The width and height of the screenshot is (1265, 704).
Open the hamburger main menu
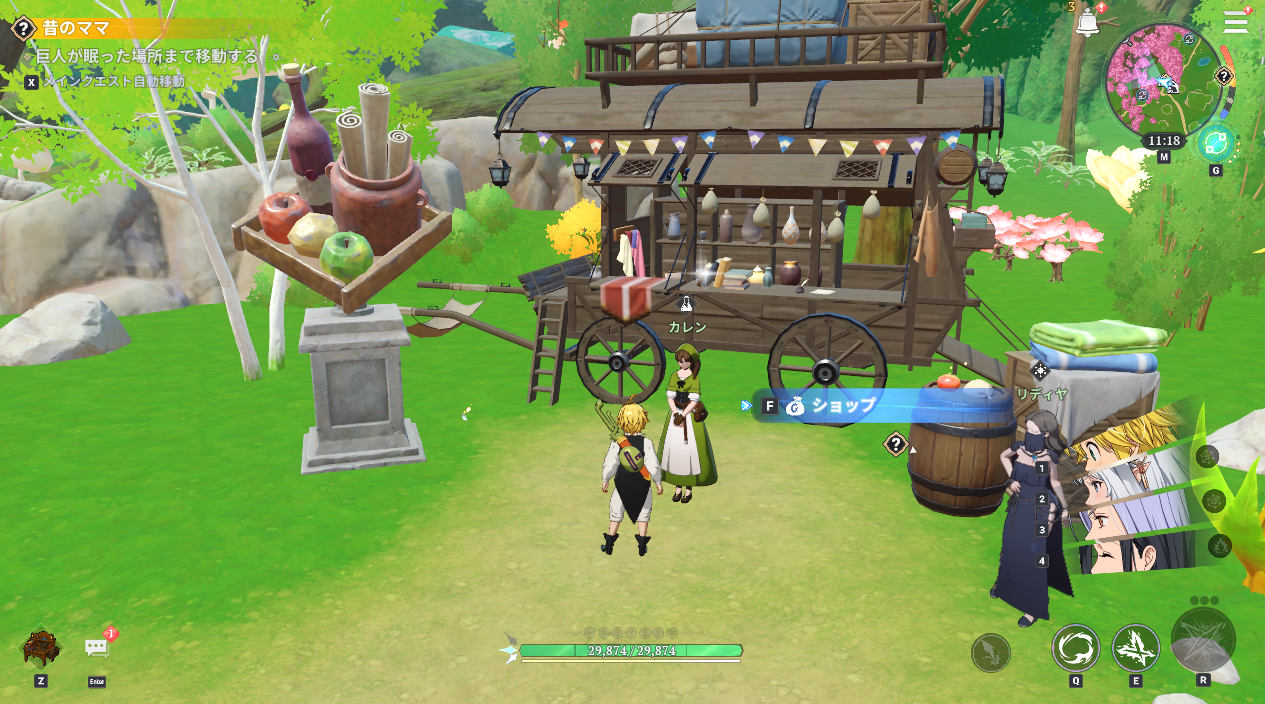pos(1236,21)
